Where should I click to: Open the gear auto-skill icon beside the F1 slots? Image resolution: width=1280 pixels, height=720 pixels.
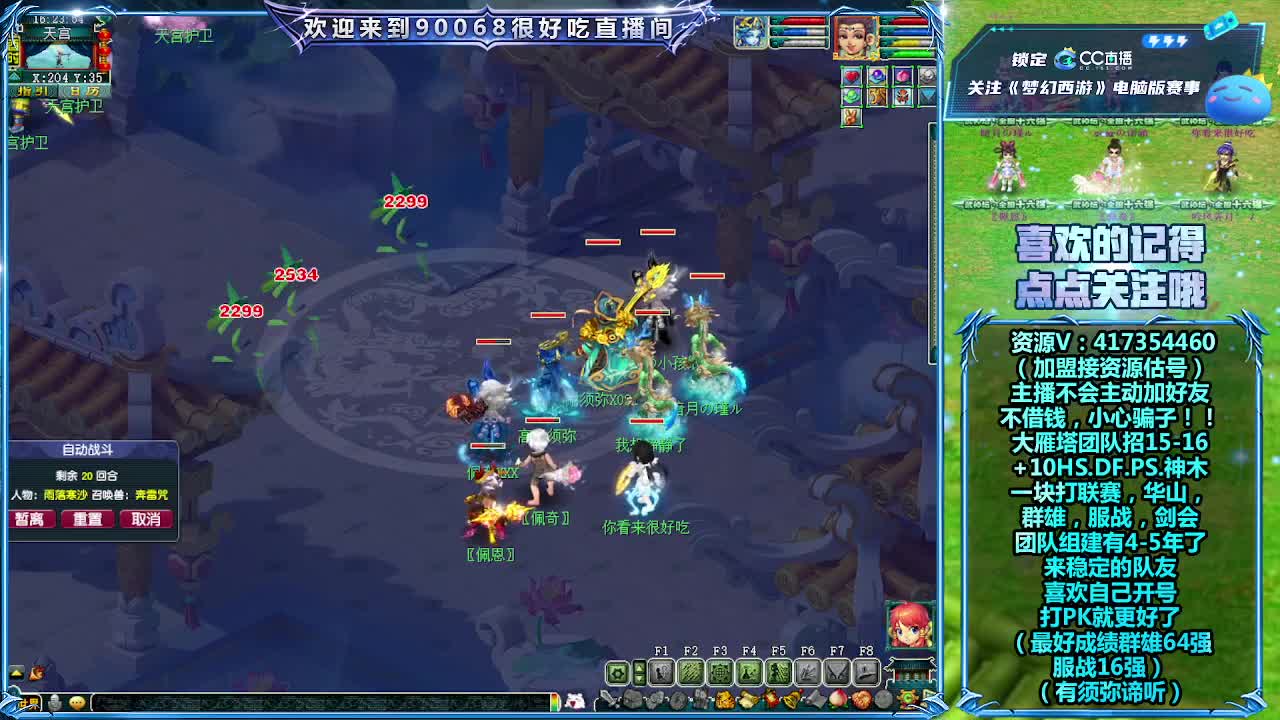[x=616, y=671]
